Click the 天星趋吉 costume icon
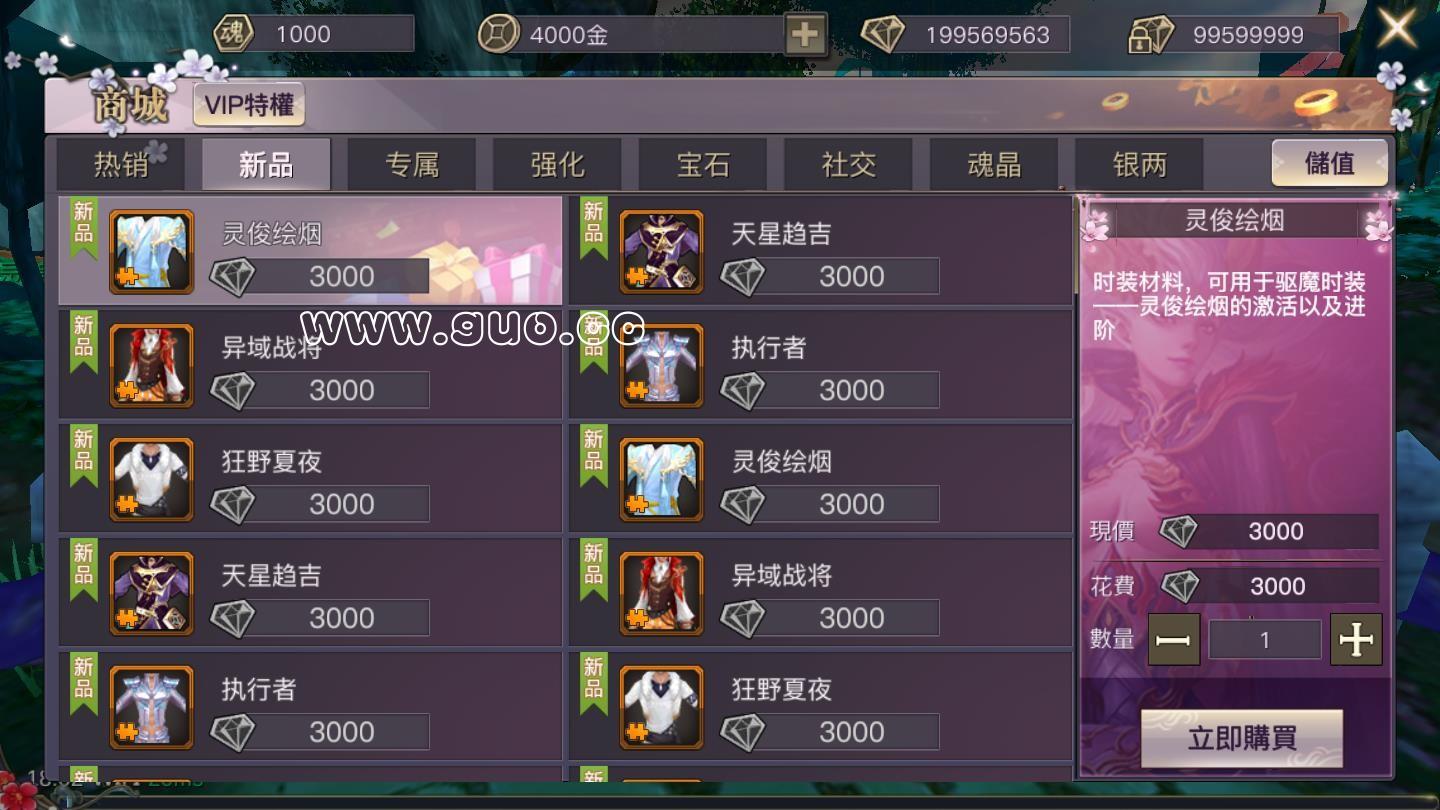This screenshot has height=810, width=1440. 661,252
